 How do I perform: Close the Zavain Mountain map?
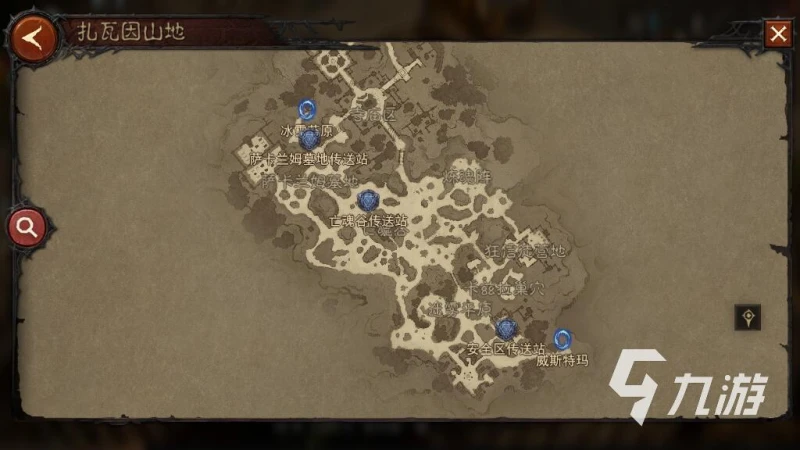[778, 34]
